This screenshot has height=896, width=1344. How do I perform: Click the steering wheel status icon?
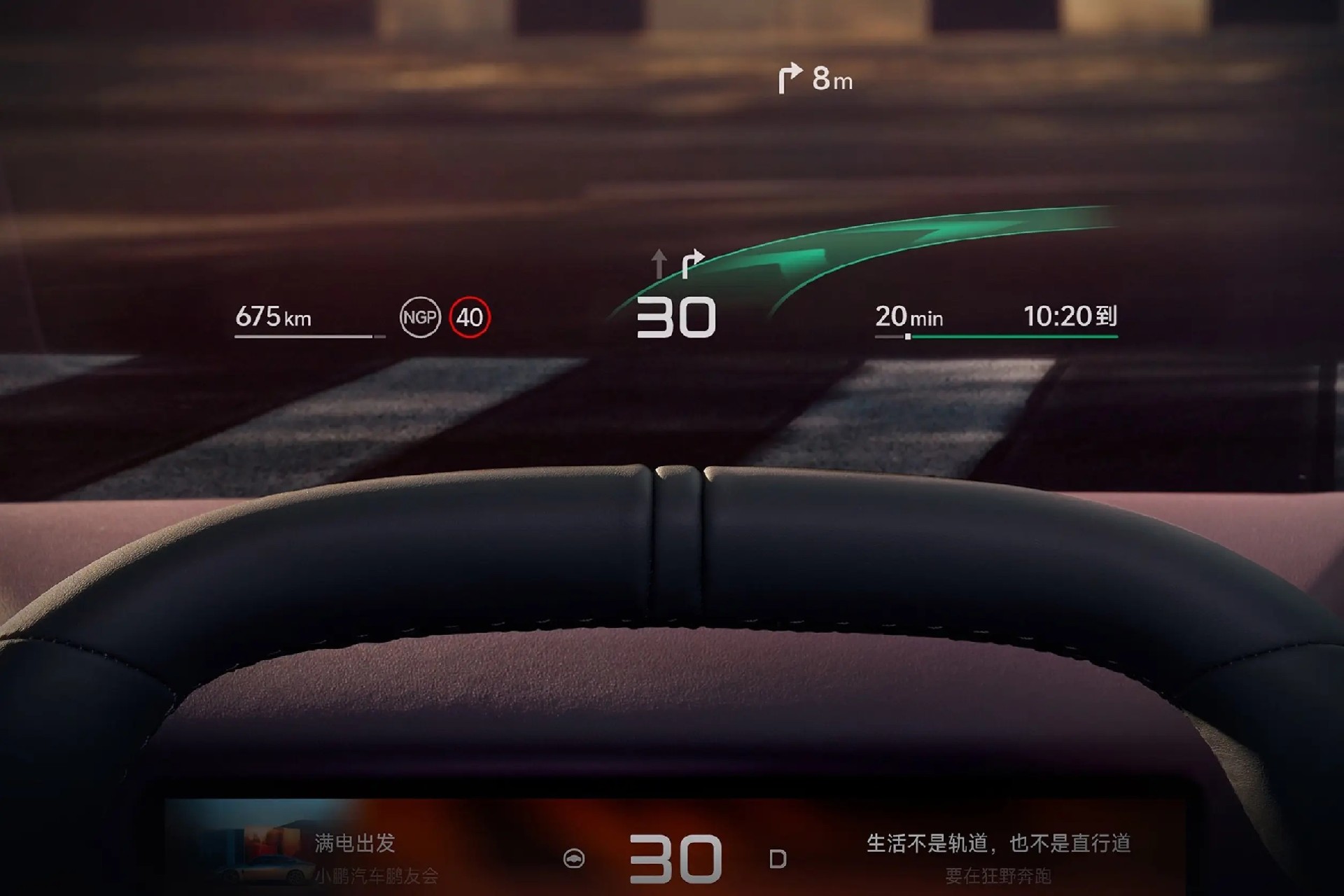(574, 859)
